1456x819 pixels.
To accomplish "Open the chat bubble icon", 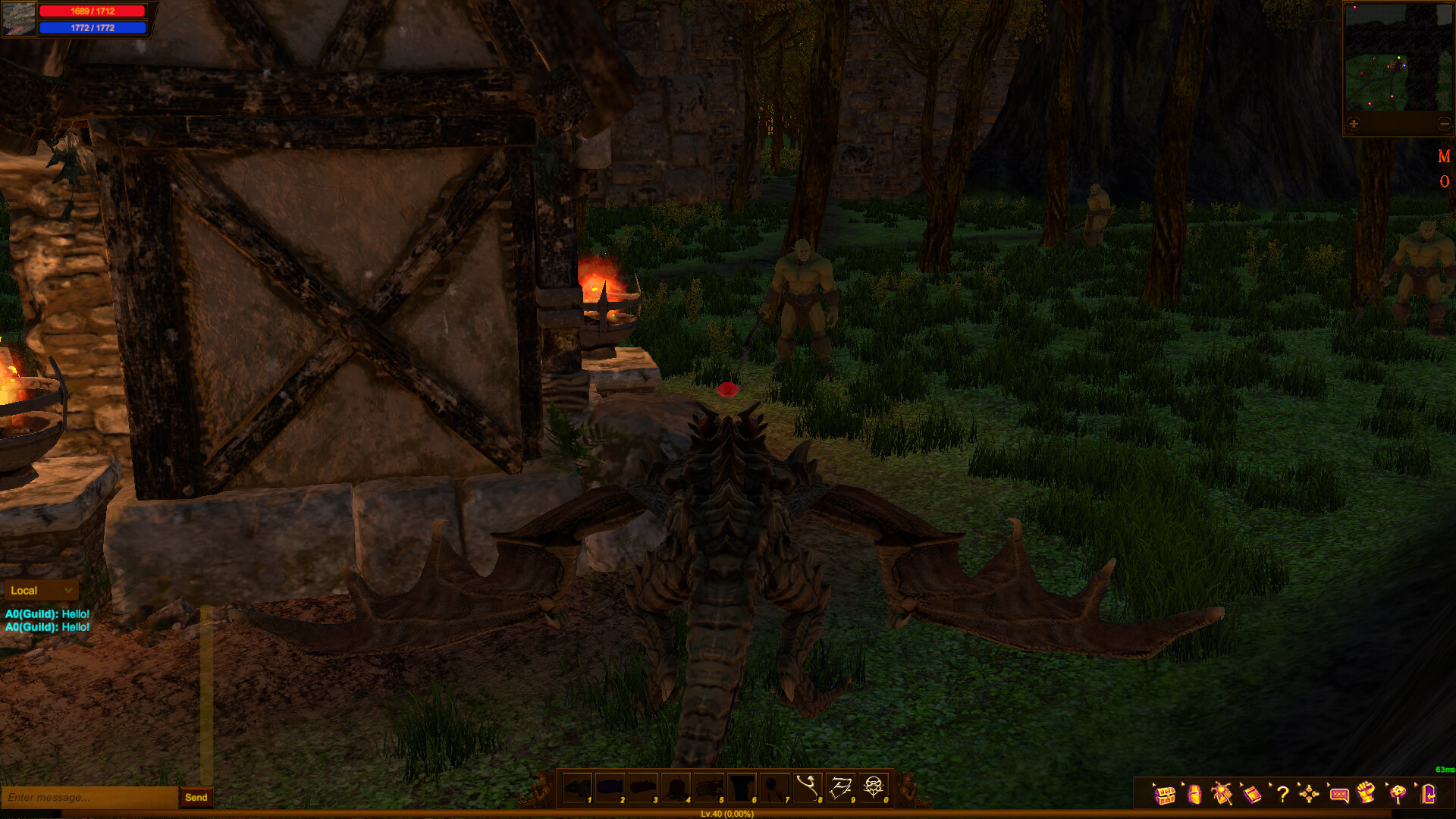I will pos(1338,795).
